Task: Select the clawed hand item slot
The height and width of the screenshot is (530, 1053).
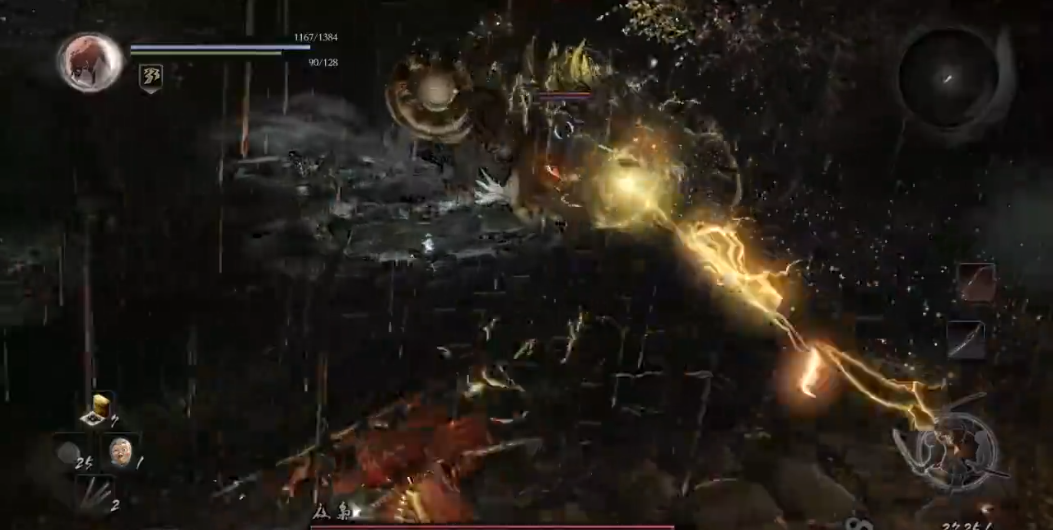Action: coord(96,493)
